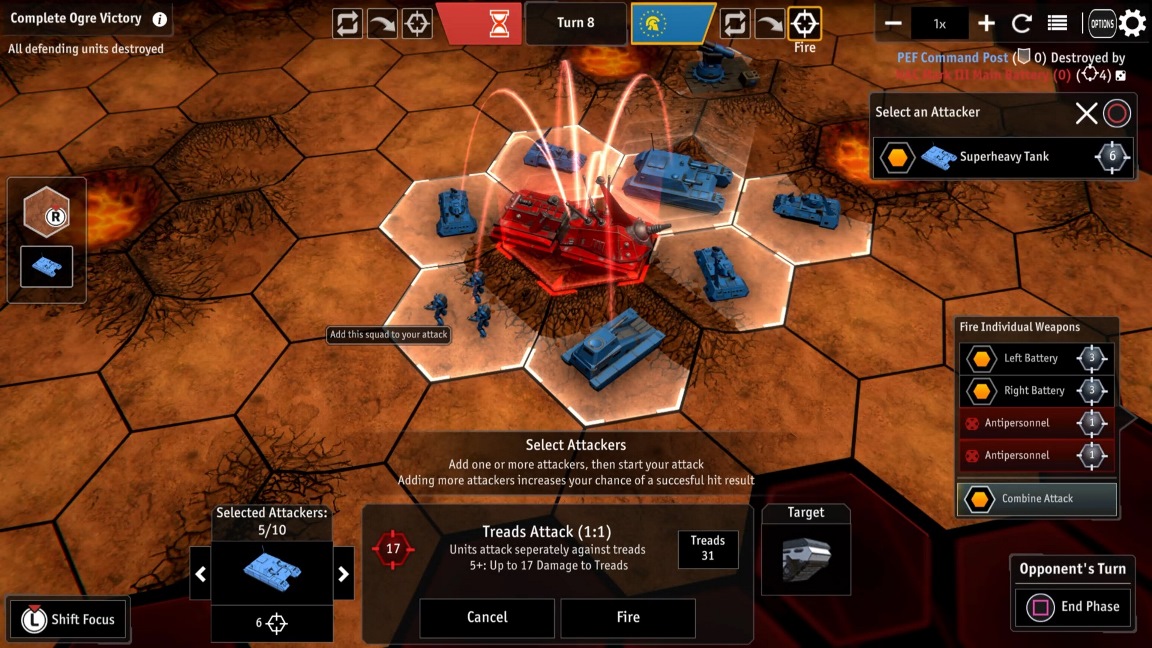Screen dimensions: 1152x648
Task: Cancel the attack selection
Action: [487, 617]
